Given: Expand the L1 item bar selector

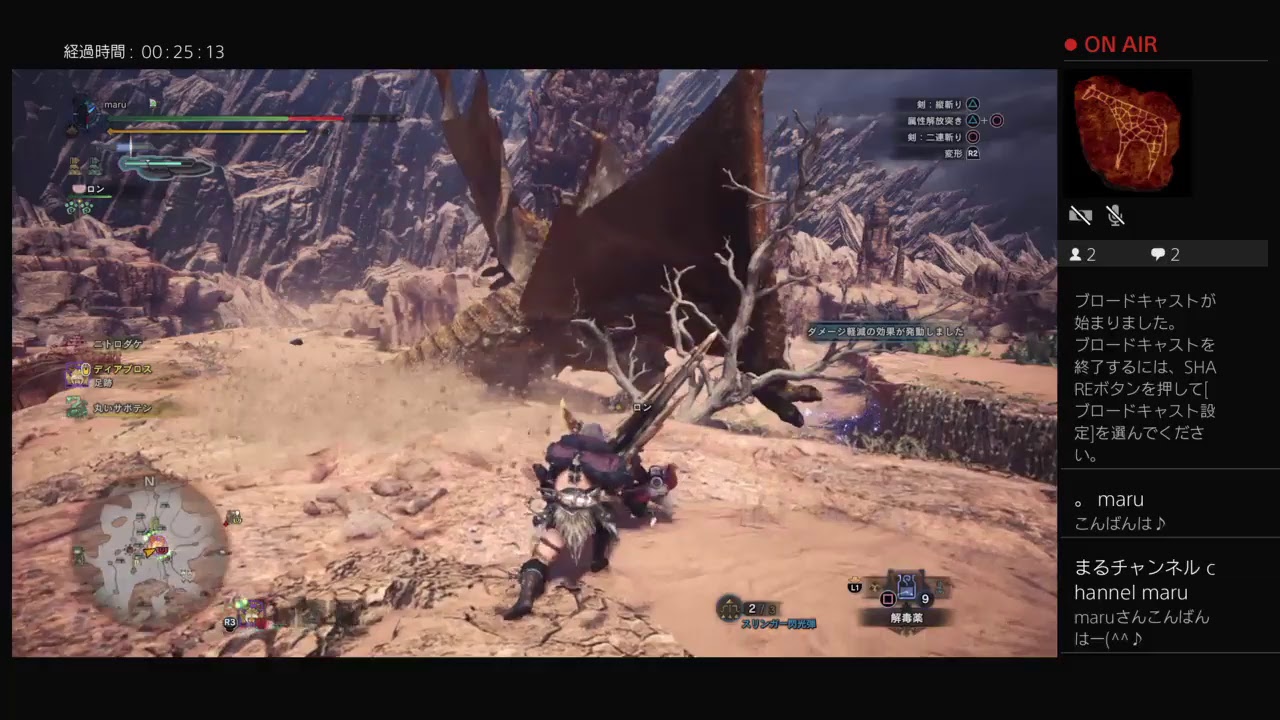Looking at the screenshot, I should coord(857,590).
